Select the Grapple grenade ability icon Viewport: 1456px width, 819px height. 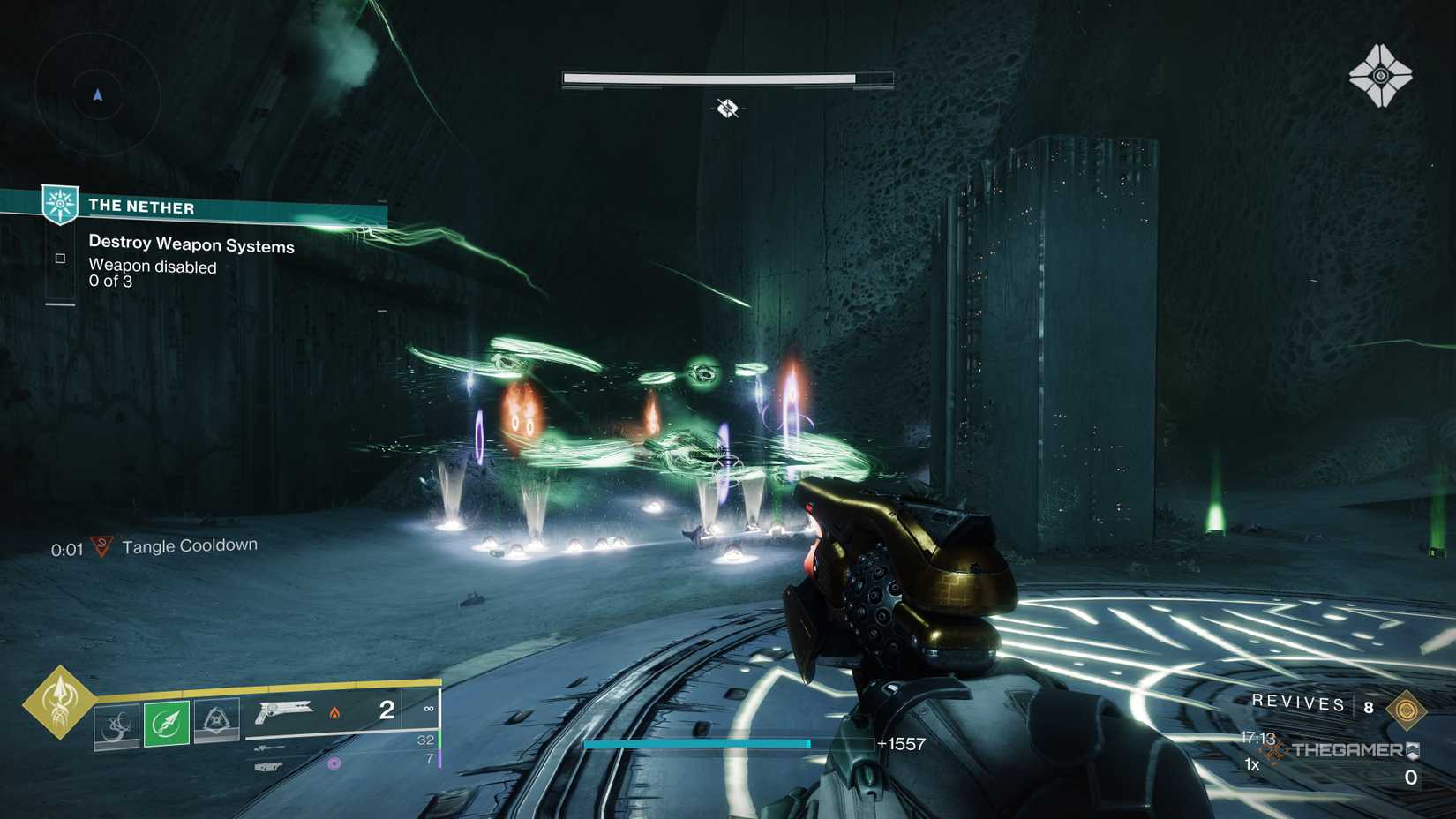pyautogui.click(x=116, y=722)
